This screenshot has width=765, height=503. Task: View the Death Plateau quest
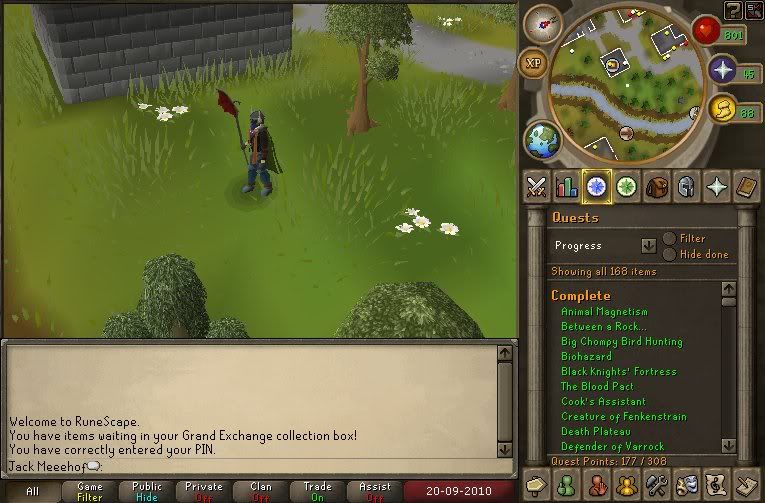click(595, 432)
